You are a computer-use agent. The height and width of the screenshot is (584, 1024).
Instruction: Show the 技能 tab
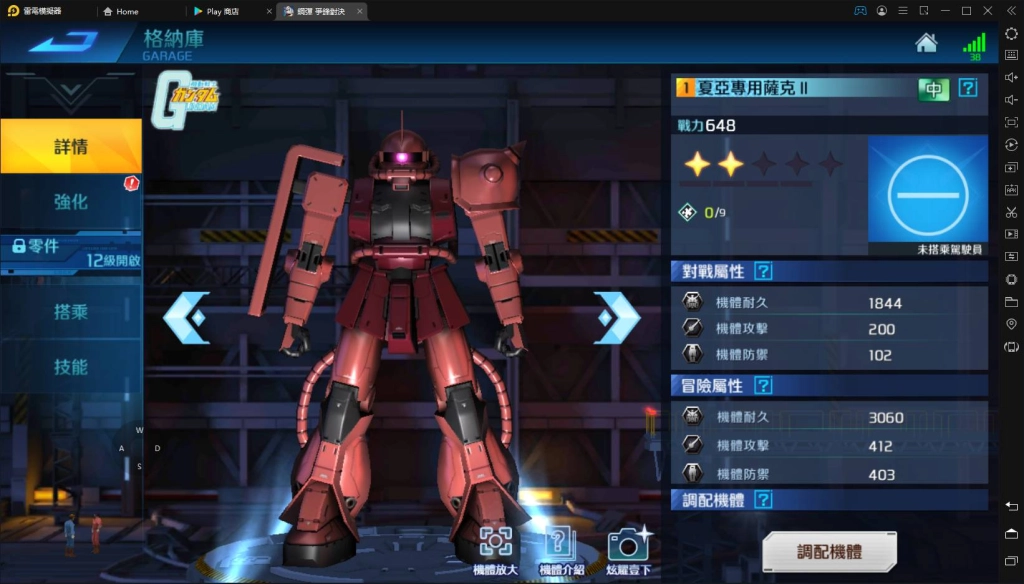[71, 367]
